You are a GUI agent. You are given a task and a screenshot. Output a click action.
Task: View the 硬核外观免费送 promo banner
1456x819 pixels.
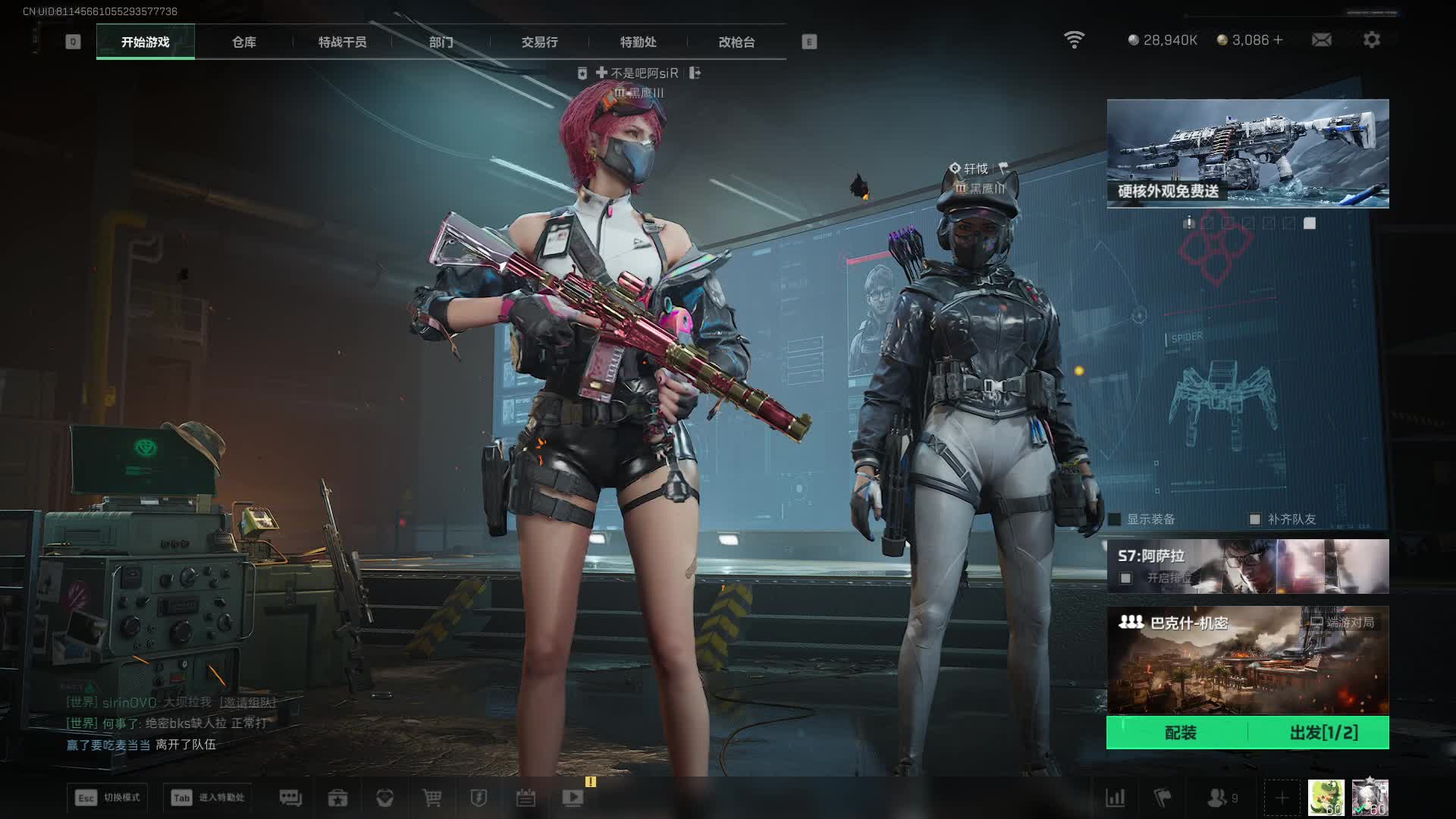point(1247,153)
